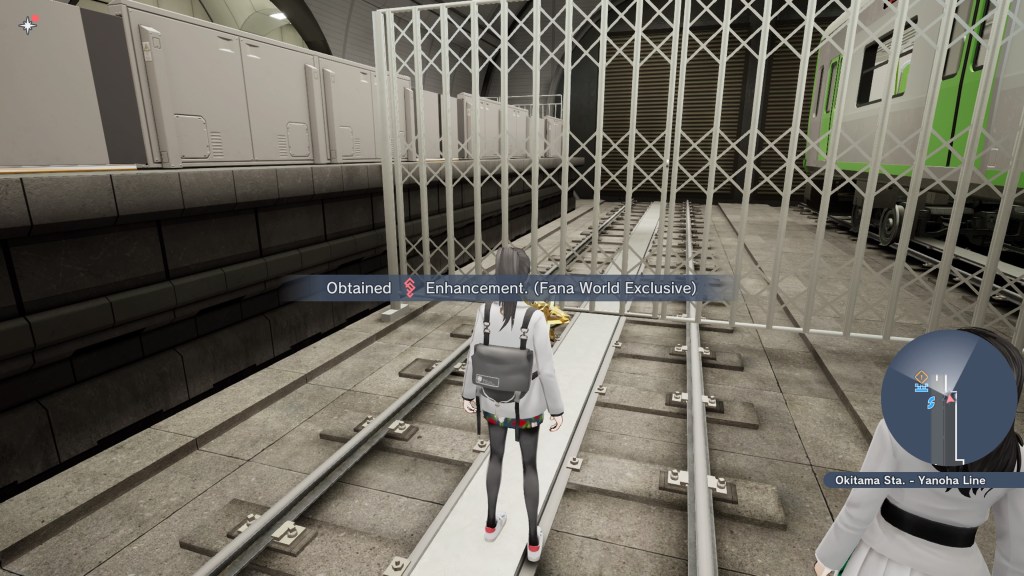The width and height of the screenshot is (1024, 576).
Task: Select the orange exclamation diamond marker on minimap
Action: 923,376
